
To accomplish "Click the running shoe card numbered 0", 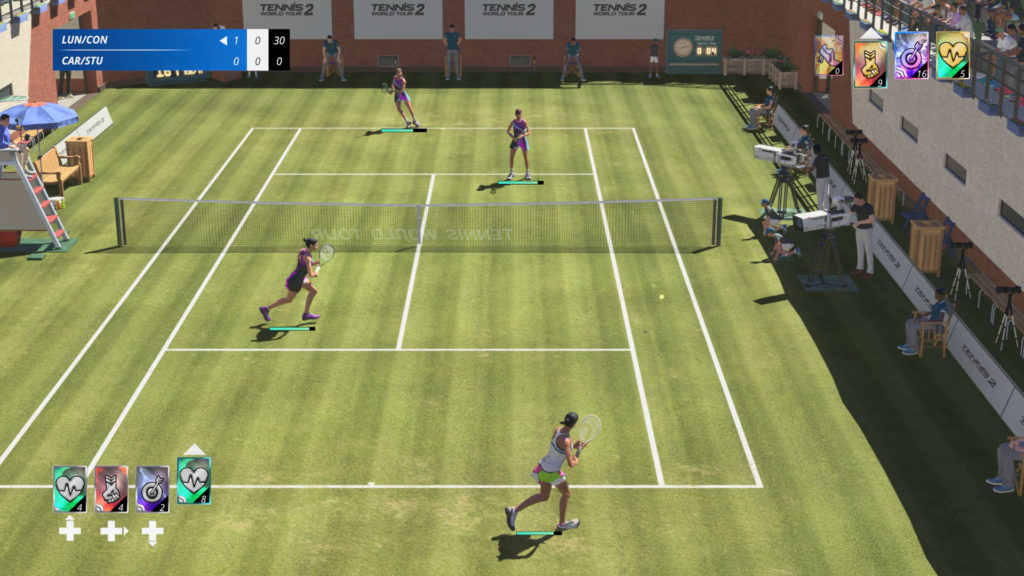I will [x=829, y=56].
